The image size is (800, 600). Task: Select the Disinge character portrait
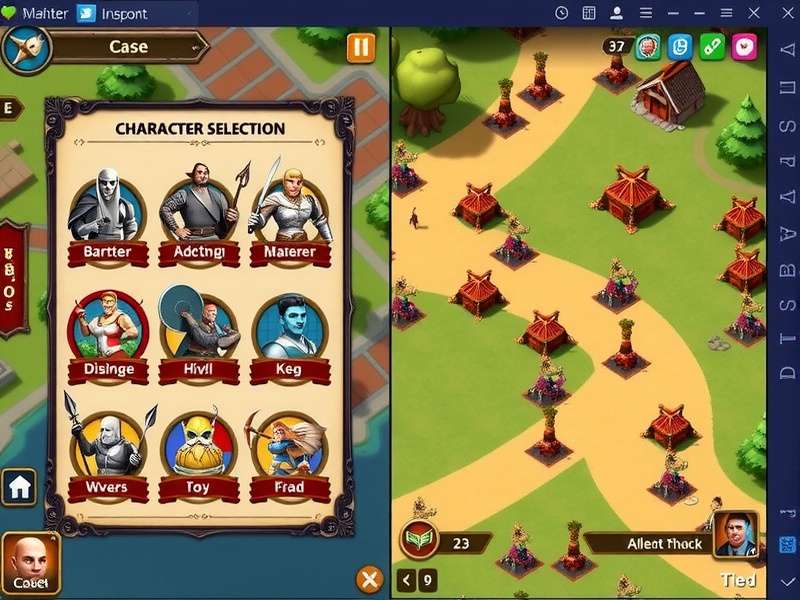pos(107,327)
